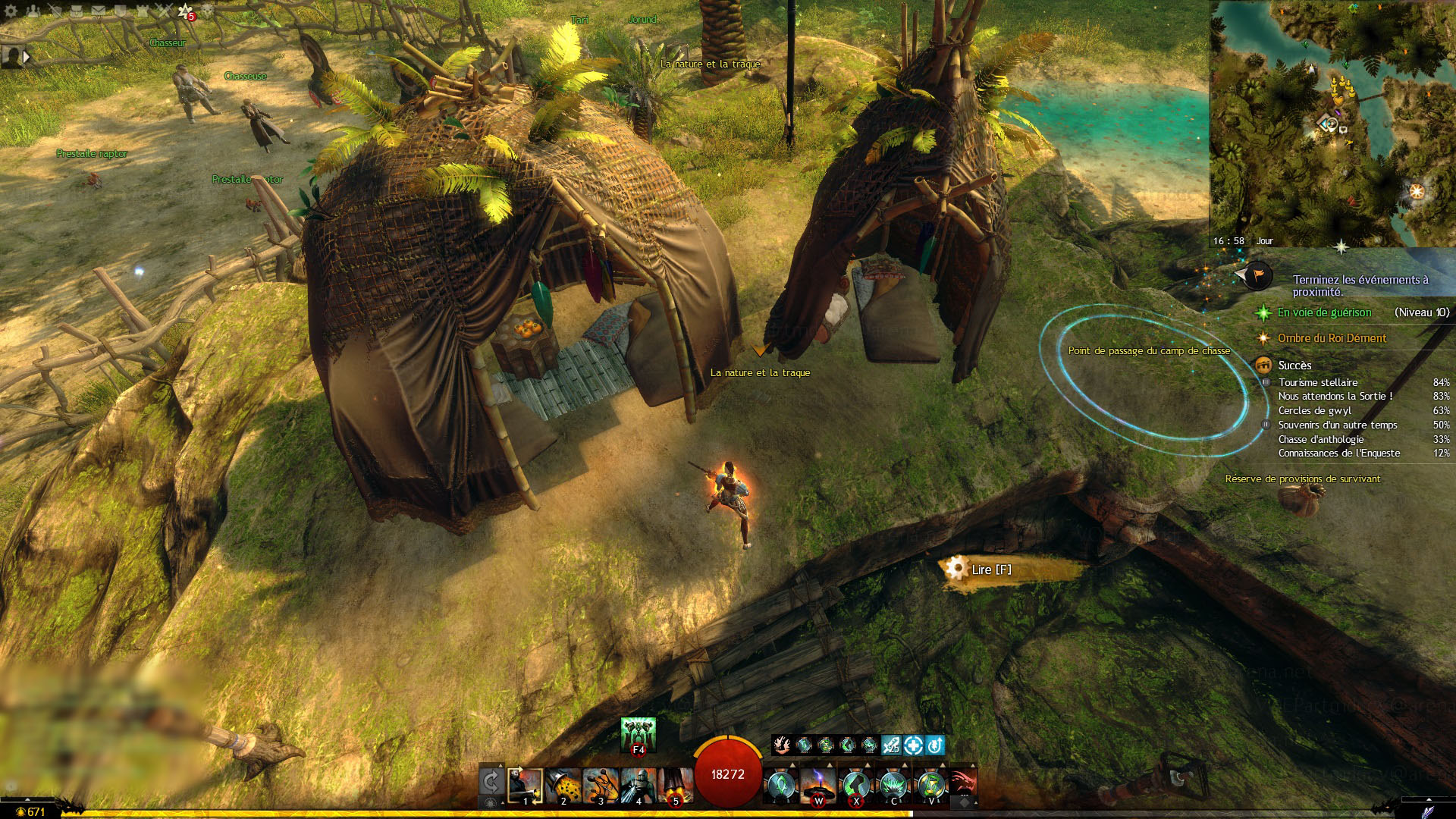Activate the F4 golem toolbelt skill
The image size is (1456, 819).
click(x=638, y=735)
